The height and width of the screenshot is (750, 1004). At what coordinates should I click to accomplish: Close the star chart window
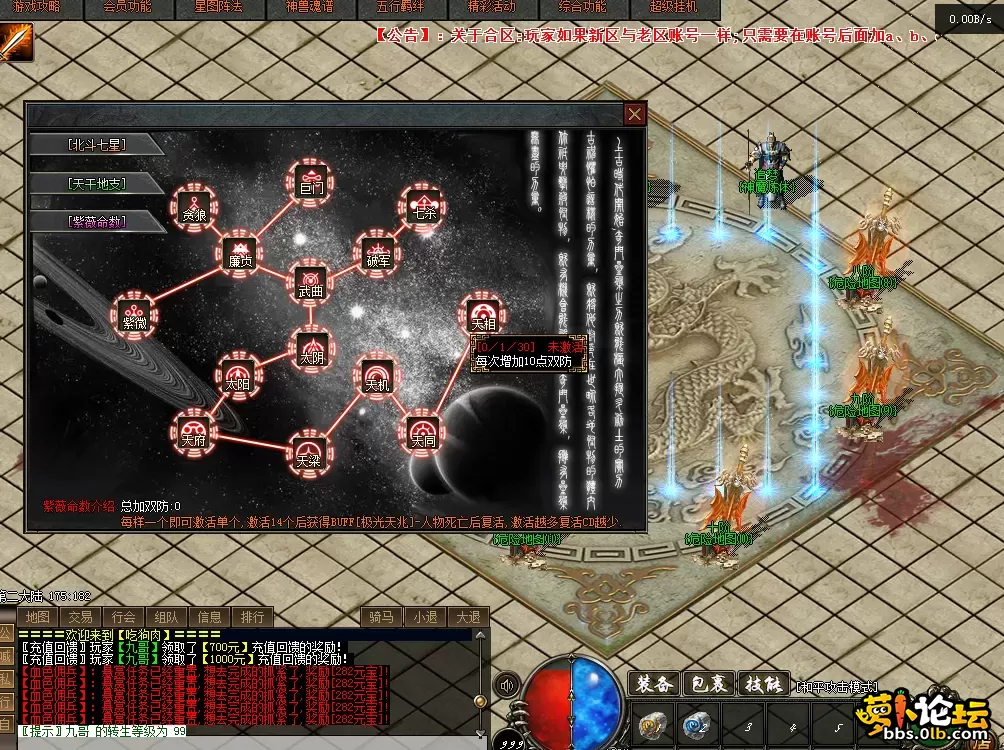click(634, 114)
